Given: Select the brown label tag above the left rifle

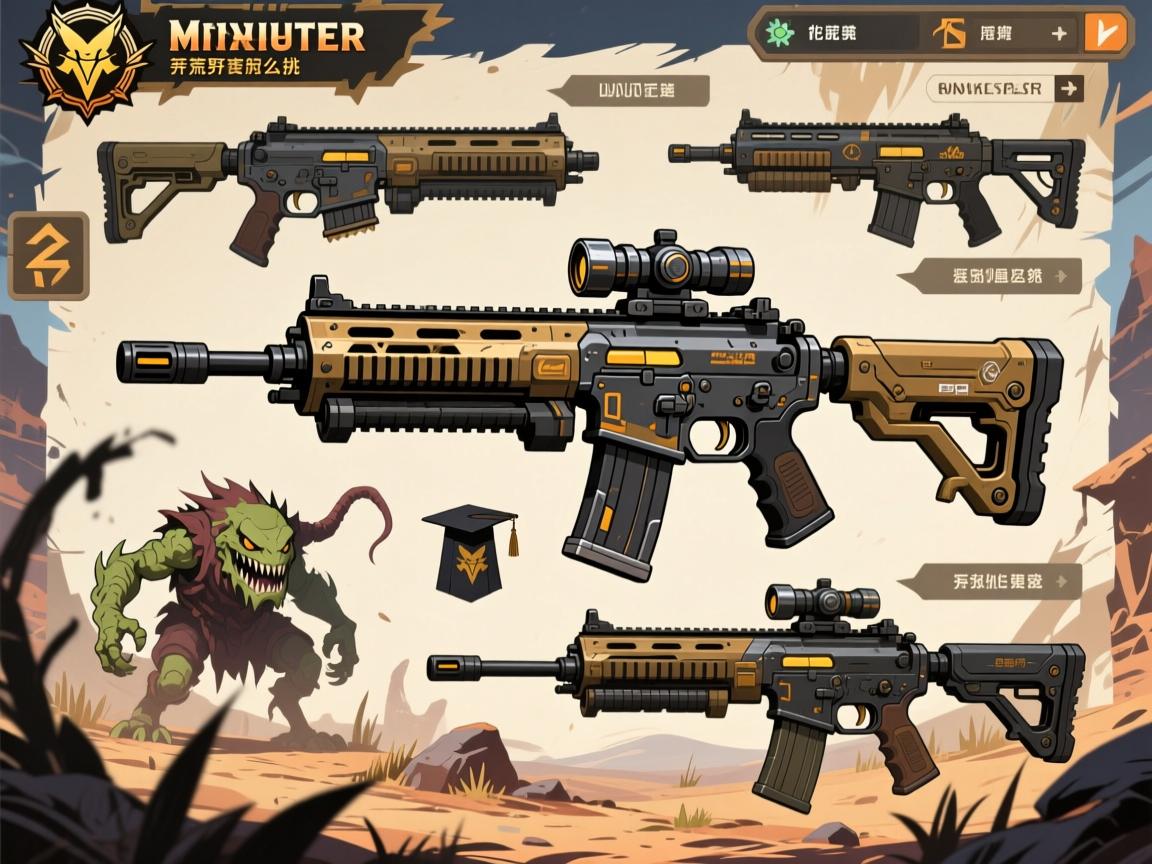Looking at the screenshot, I should point(635,91).
